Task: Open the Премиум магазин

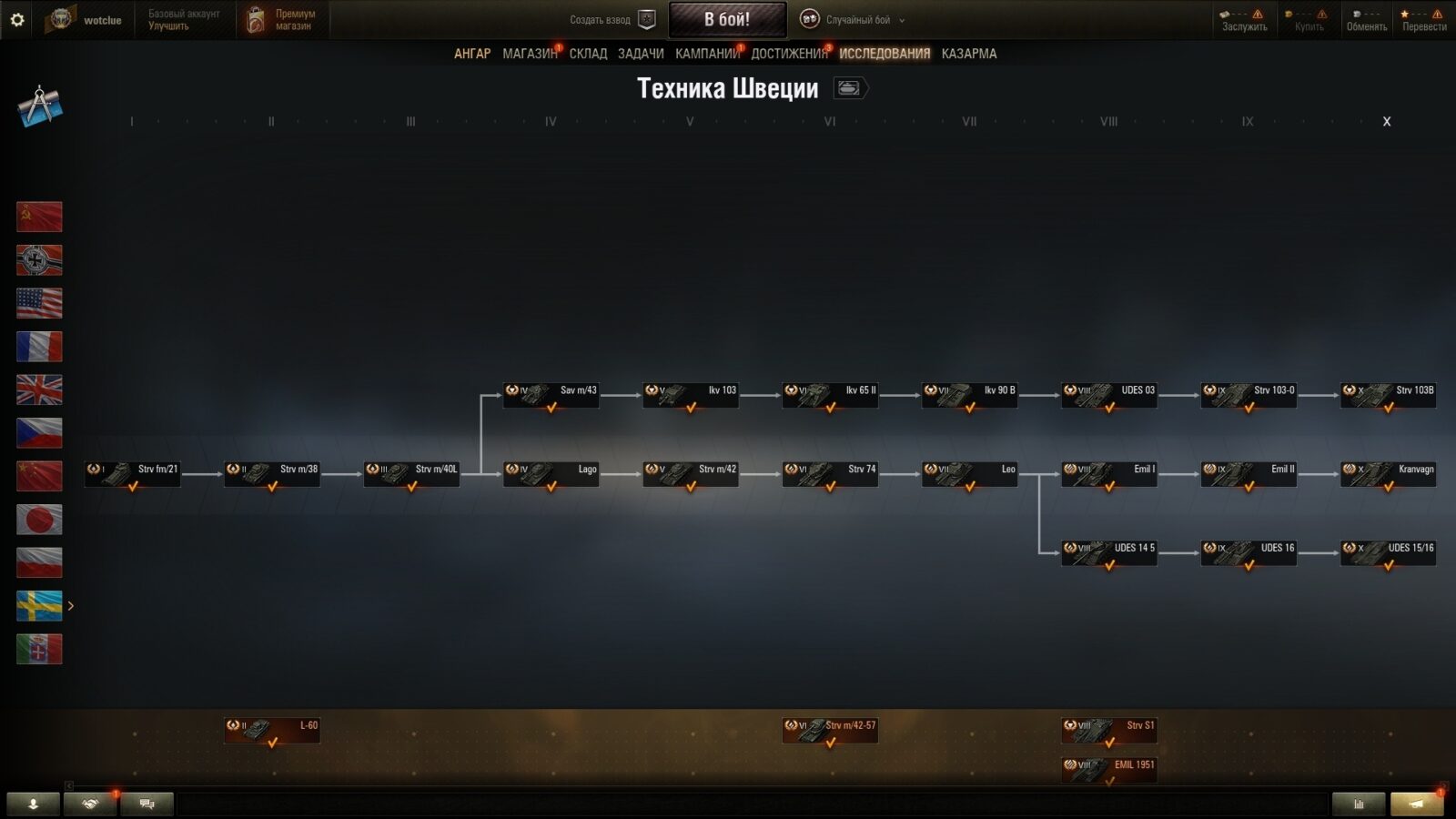Action: 282,20
